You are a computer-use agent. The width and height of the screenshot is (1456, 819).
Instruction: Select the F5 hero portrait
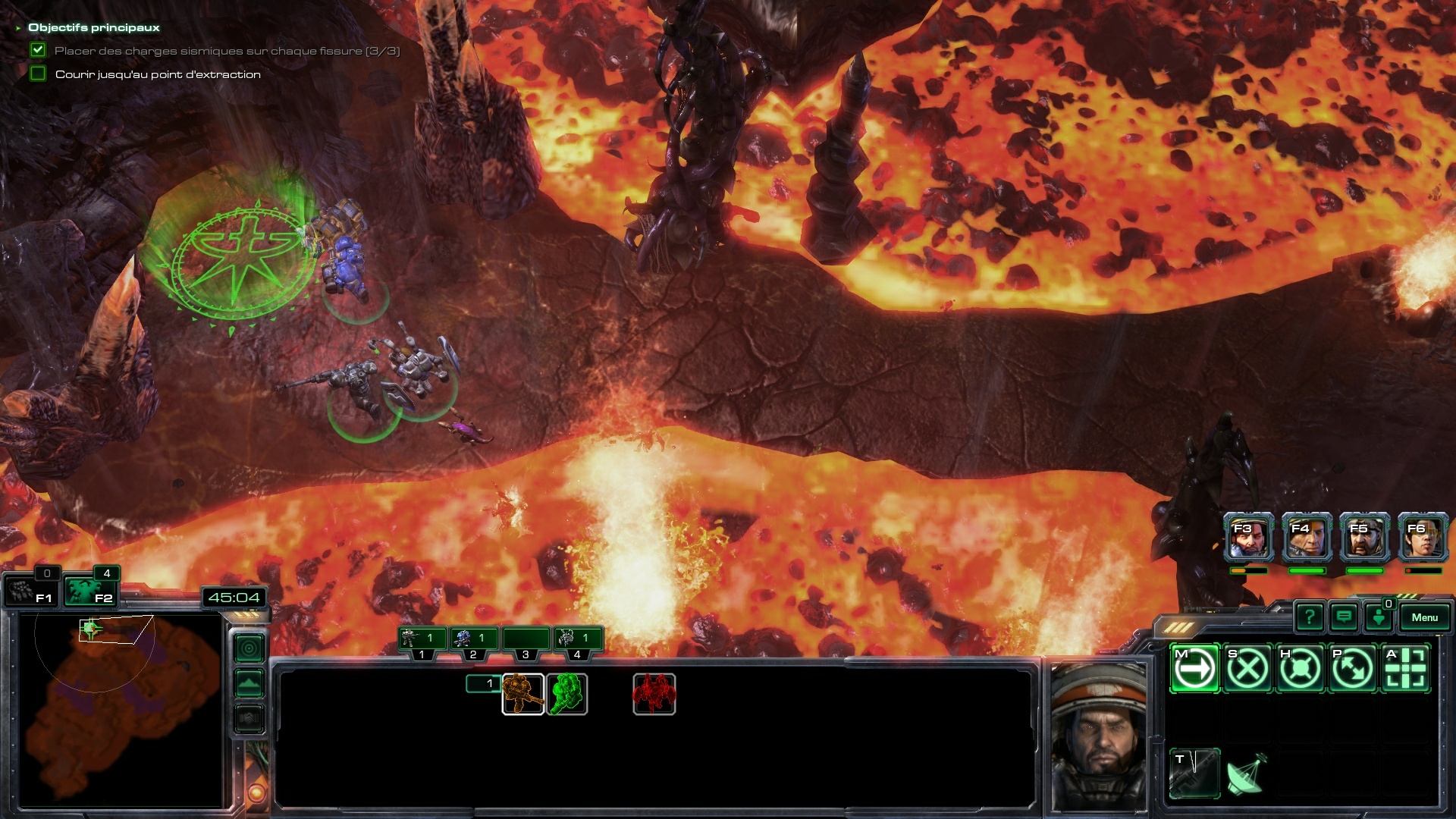(x=1365, y=538)
